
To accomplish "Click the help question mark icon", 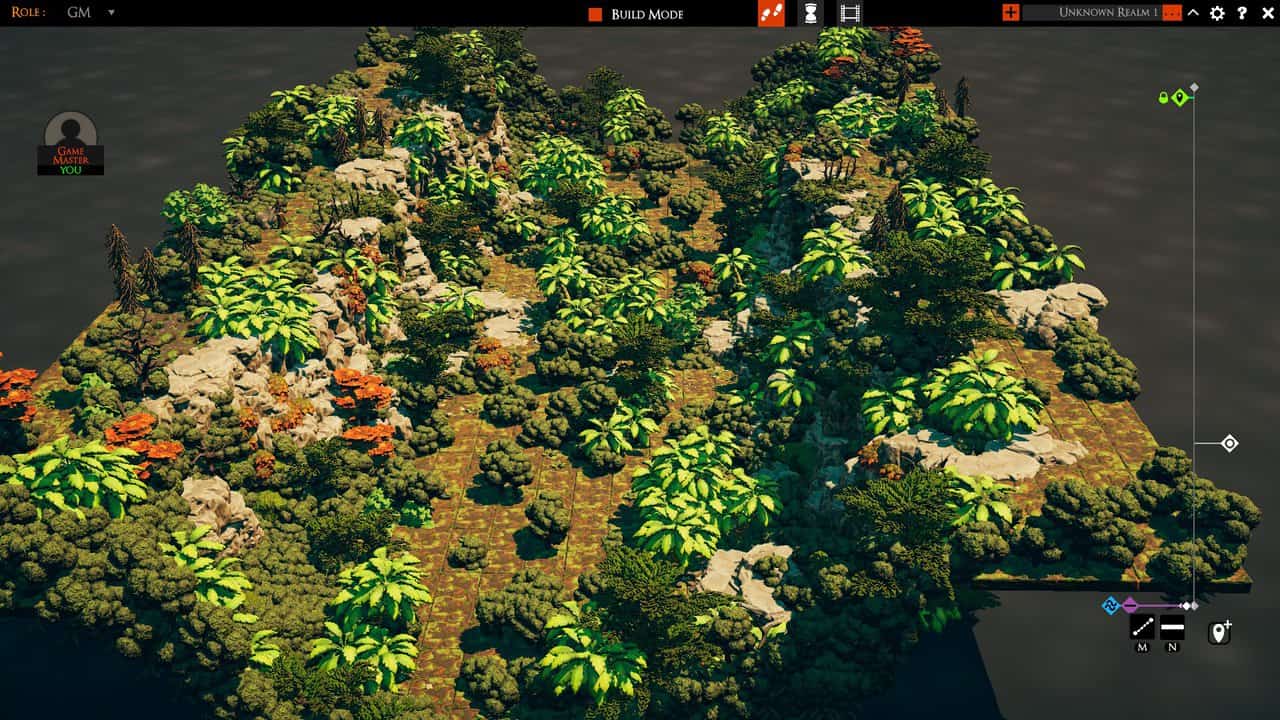I will (1242, 13).
